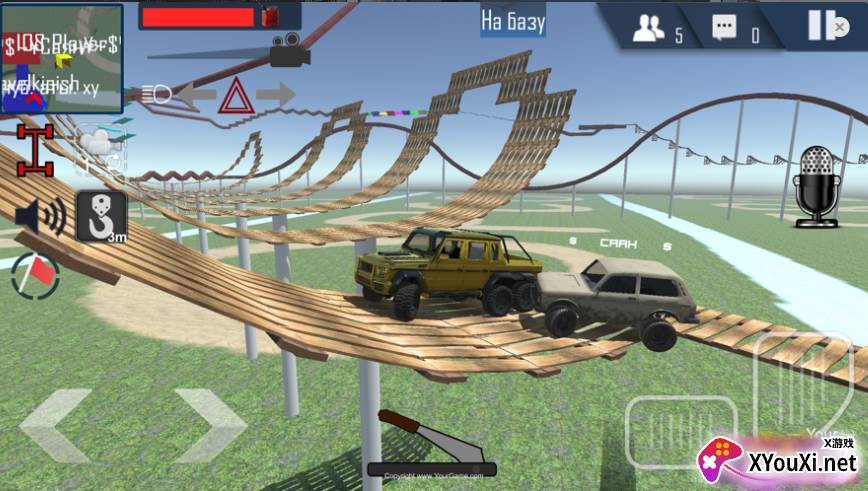Pause the game

pyautogui.click(x=821, y=25)
